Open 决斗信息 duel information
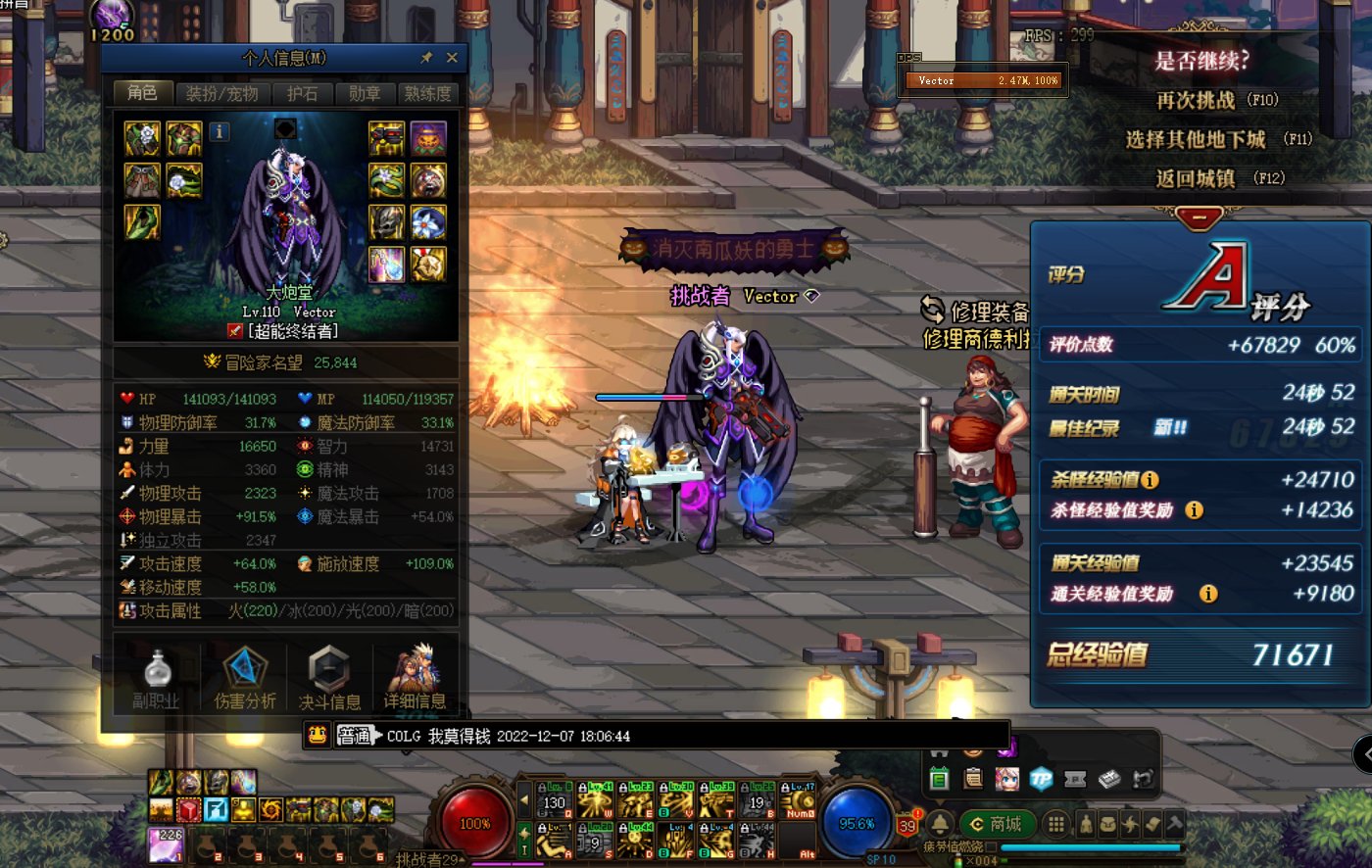Image resolution: width=1372 pixels, height=868 pixels. pos(329,678)
